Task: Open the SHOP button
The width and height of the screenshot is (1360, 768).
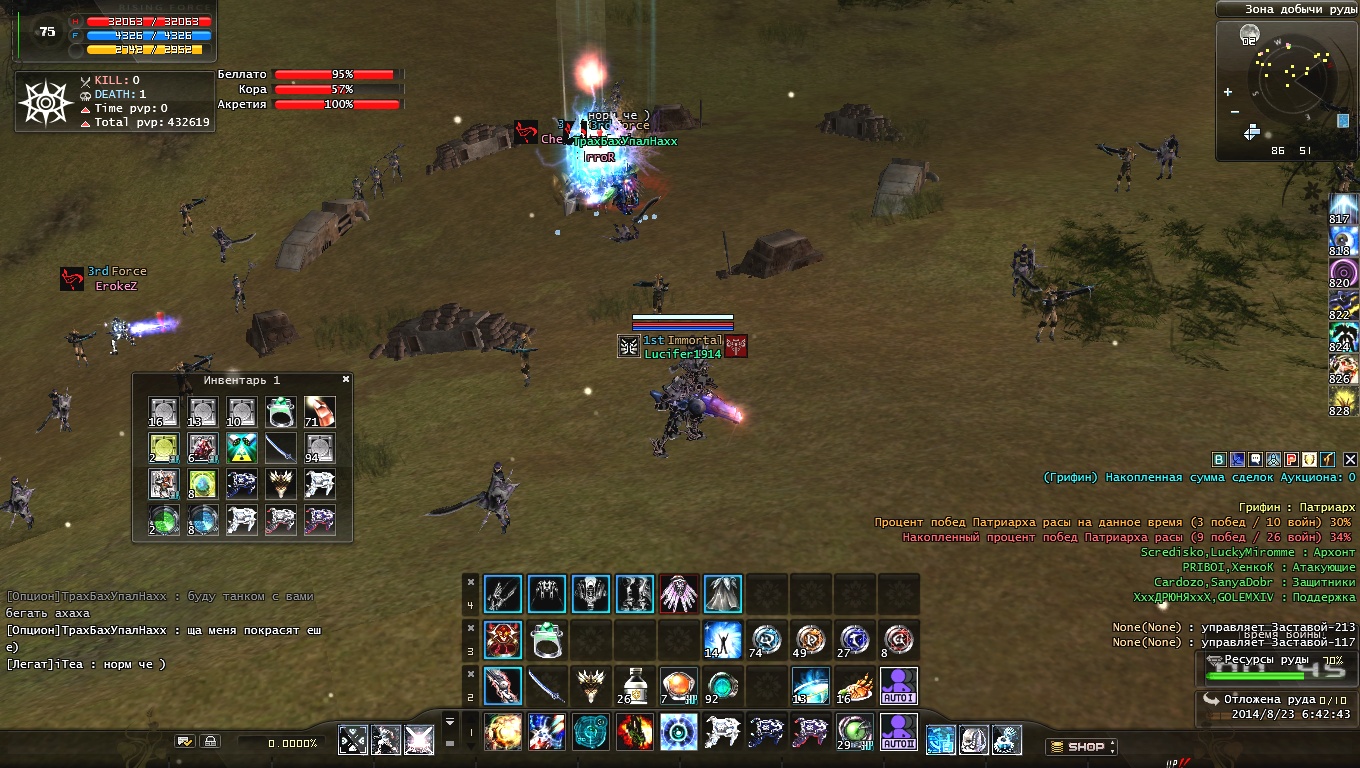Action: tap(1081, 747)
